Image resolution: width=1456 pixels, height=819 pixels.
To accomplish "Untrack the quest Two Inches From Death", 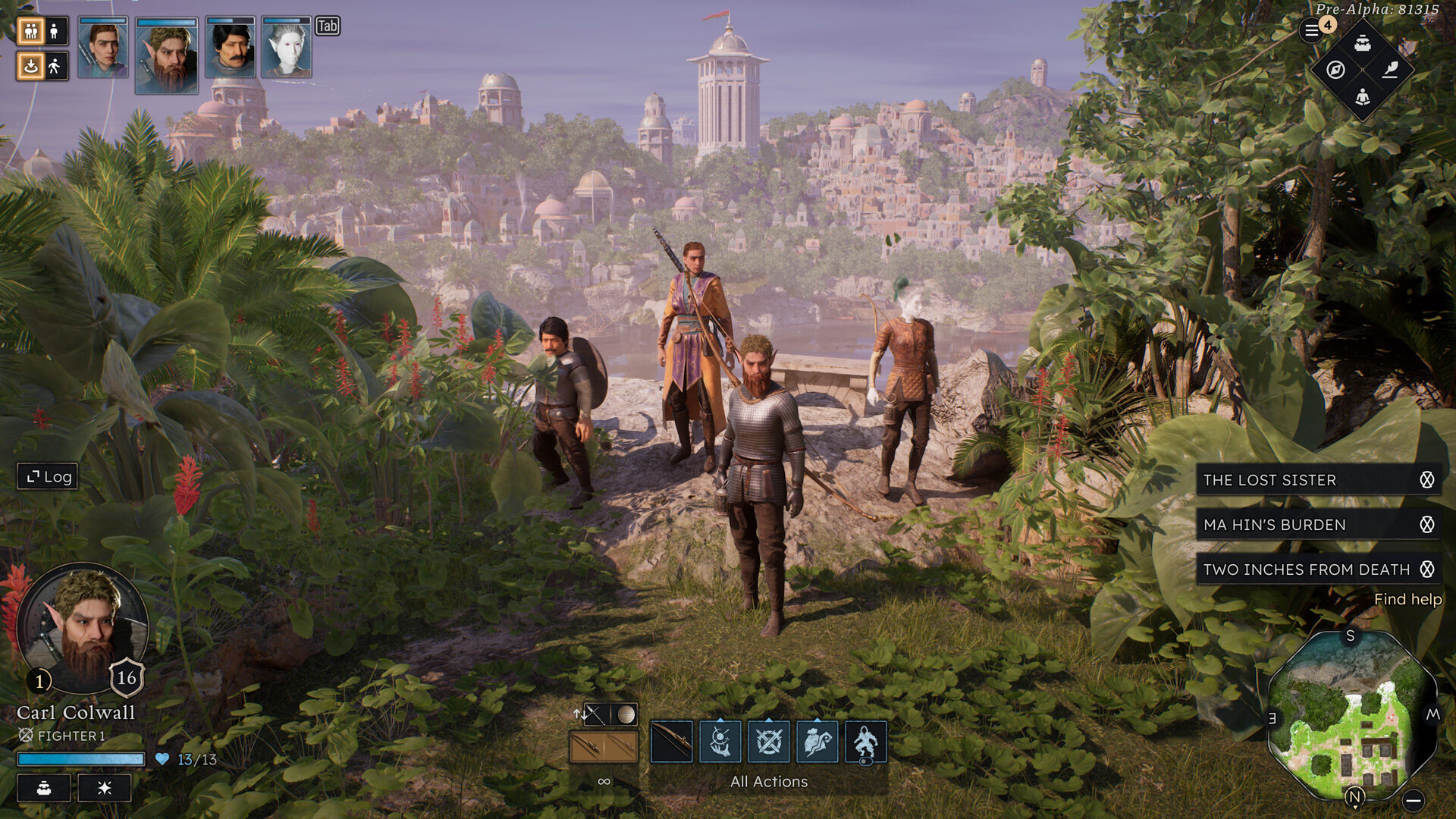I will [1429, 569].
